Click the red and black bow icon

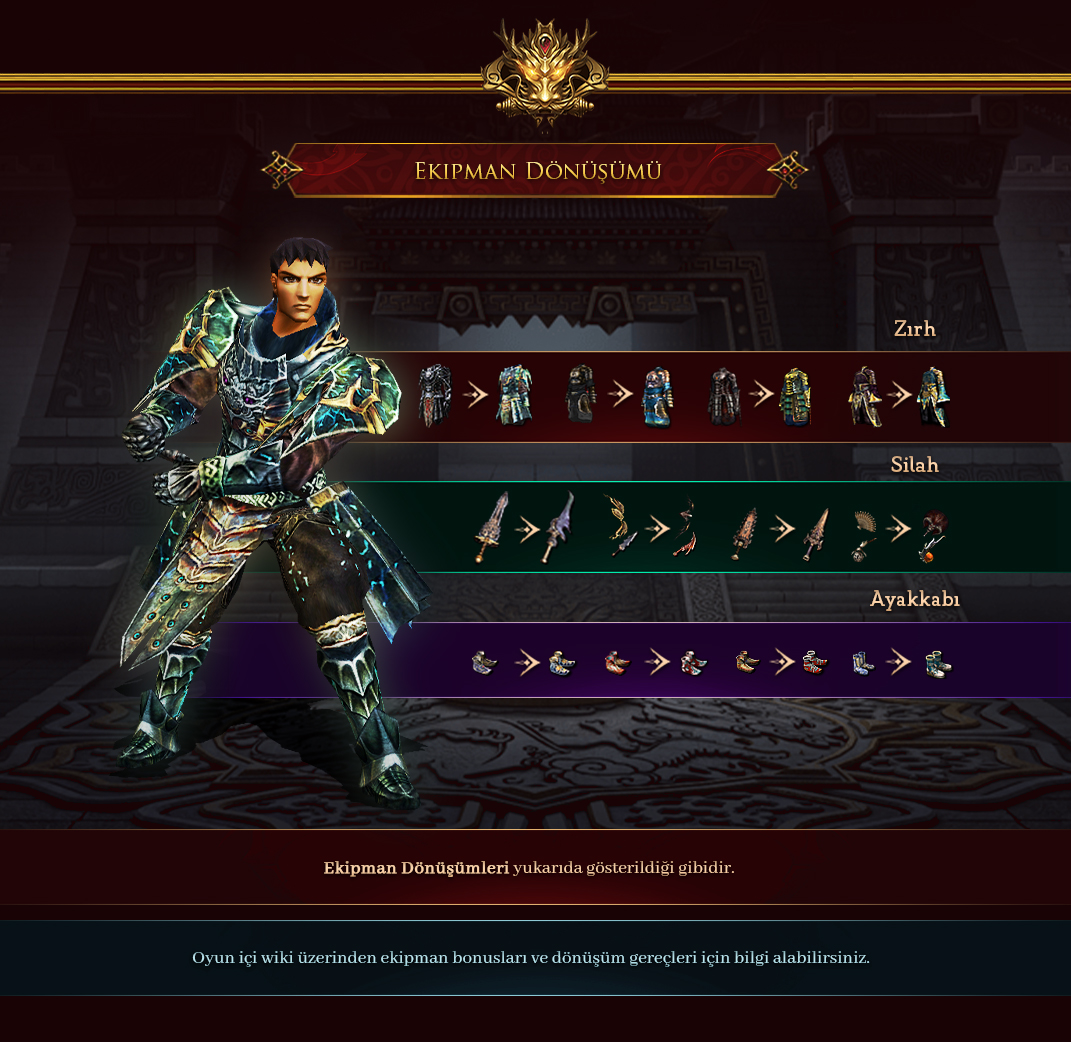coord(685,527)
